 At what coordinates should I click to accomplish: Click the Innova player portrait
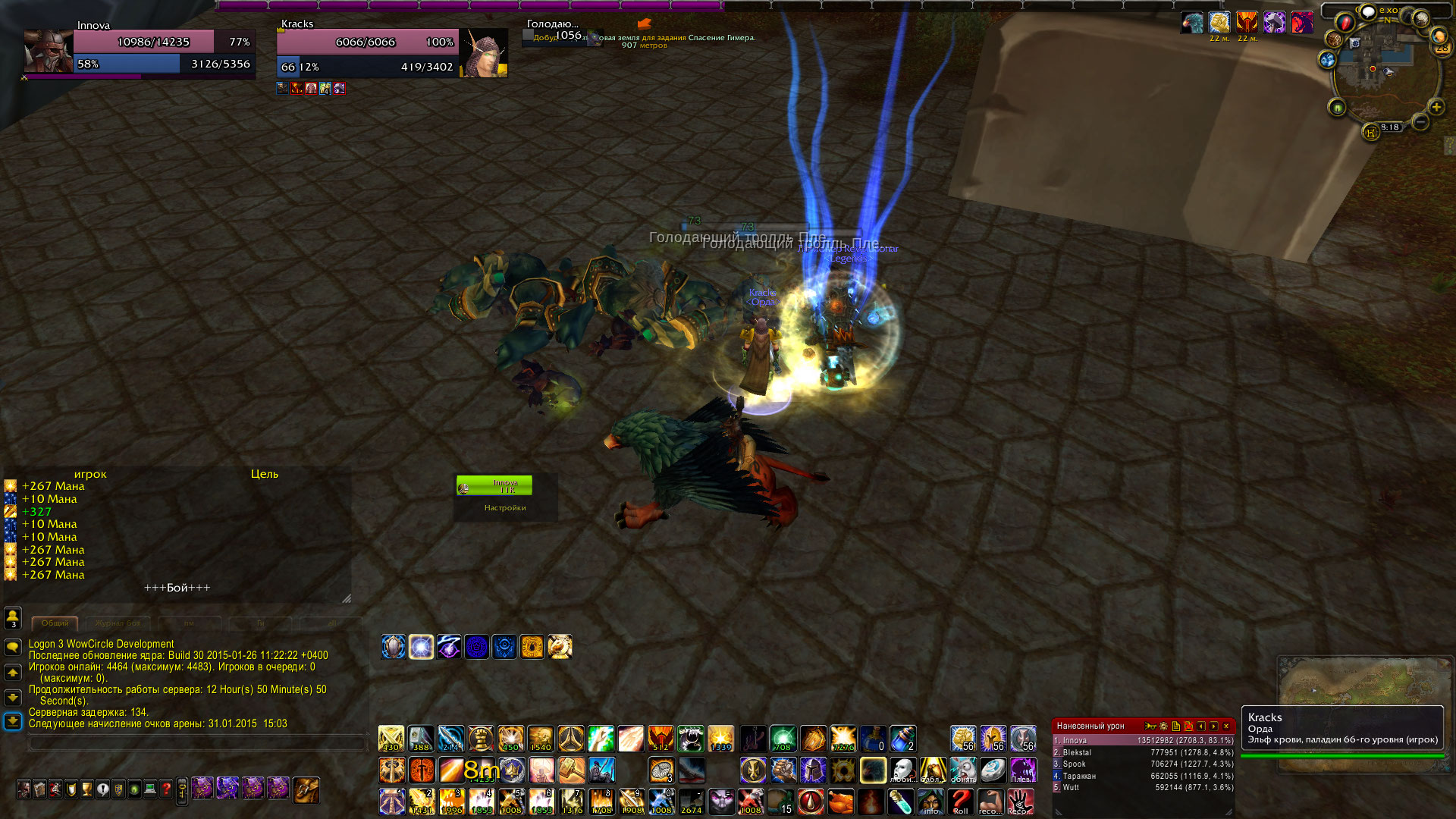point(48,52)
